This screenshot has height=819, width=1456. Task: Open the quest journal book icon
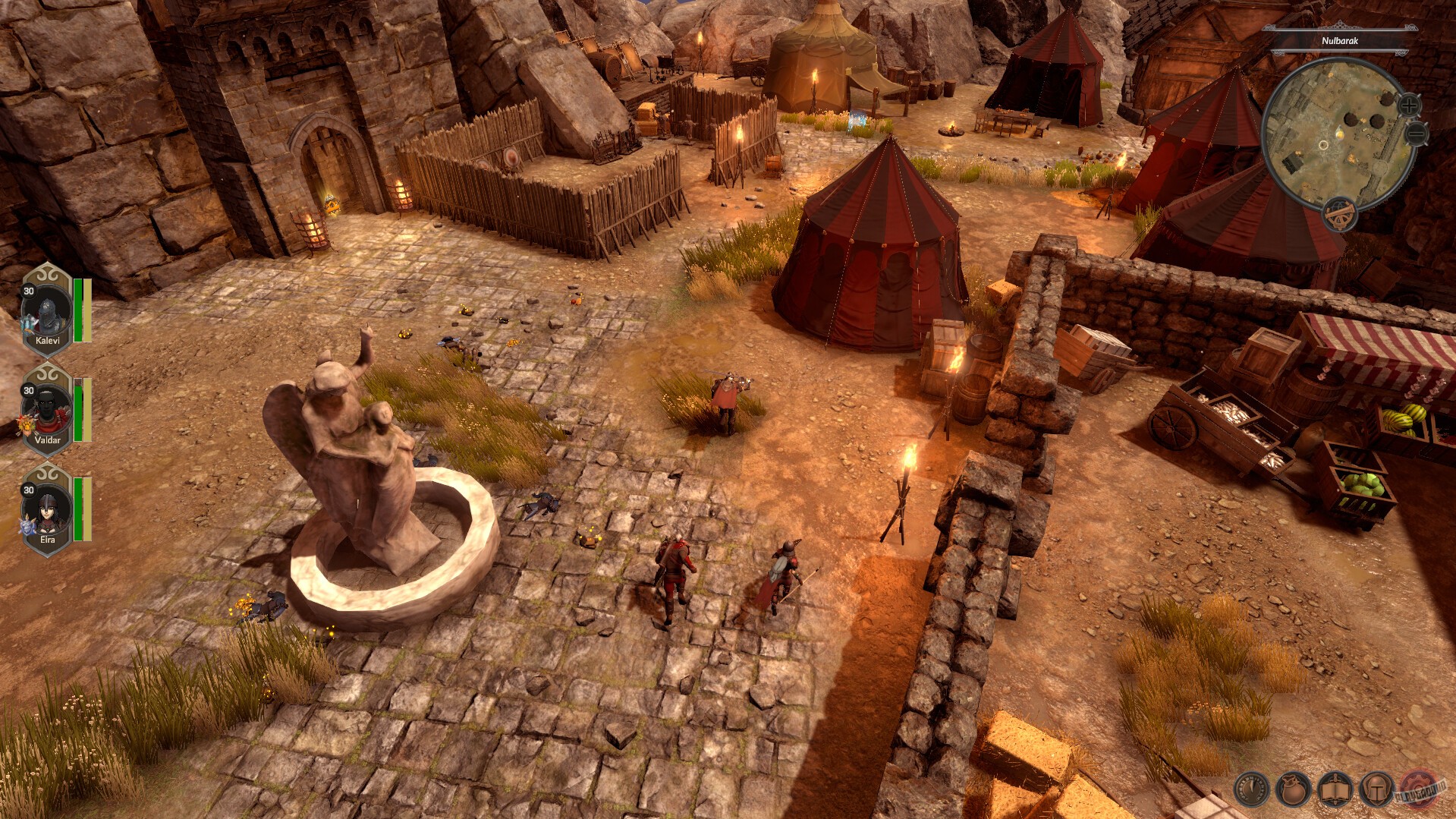tap(1334, 790)
